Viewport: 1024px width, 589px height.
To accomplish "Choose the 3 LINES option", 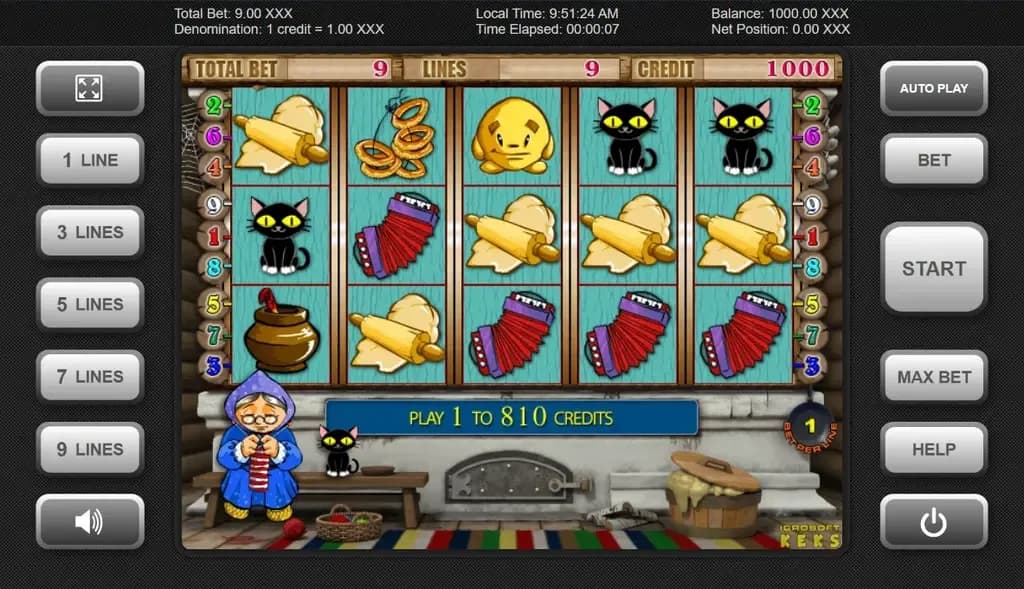I will (90, 232).
